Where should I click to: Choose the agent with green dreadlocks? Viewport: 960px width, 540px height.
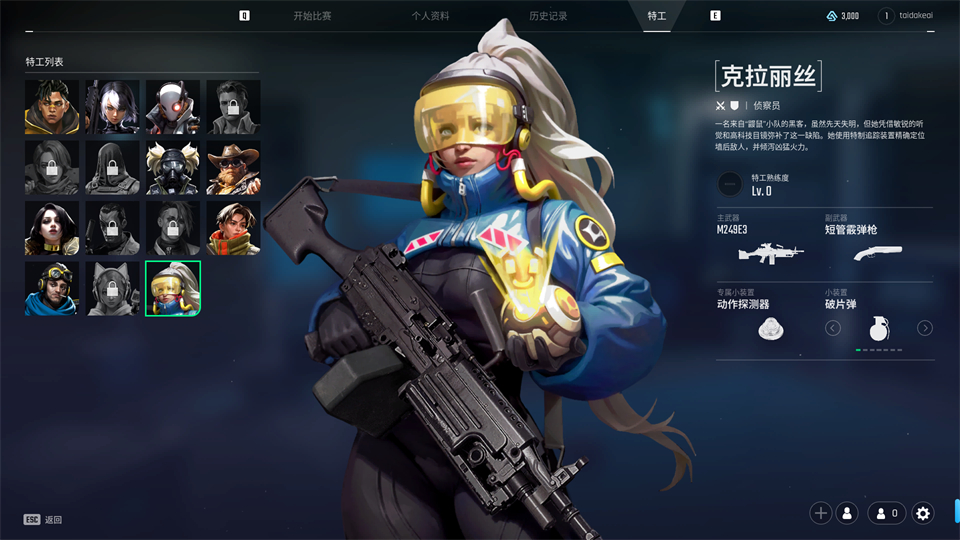[x=52, y=107]
